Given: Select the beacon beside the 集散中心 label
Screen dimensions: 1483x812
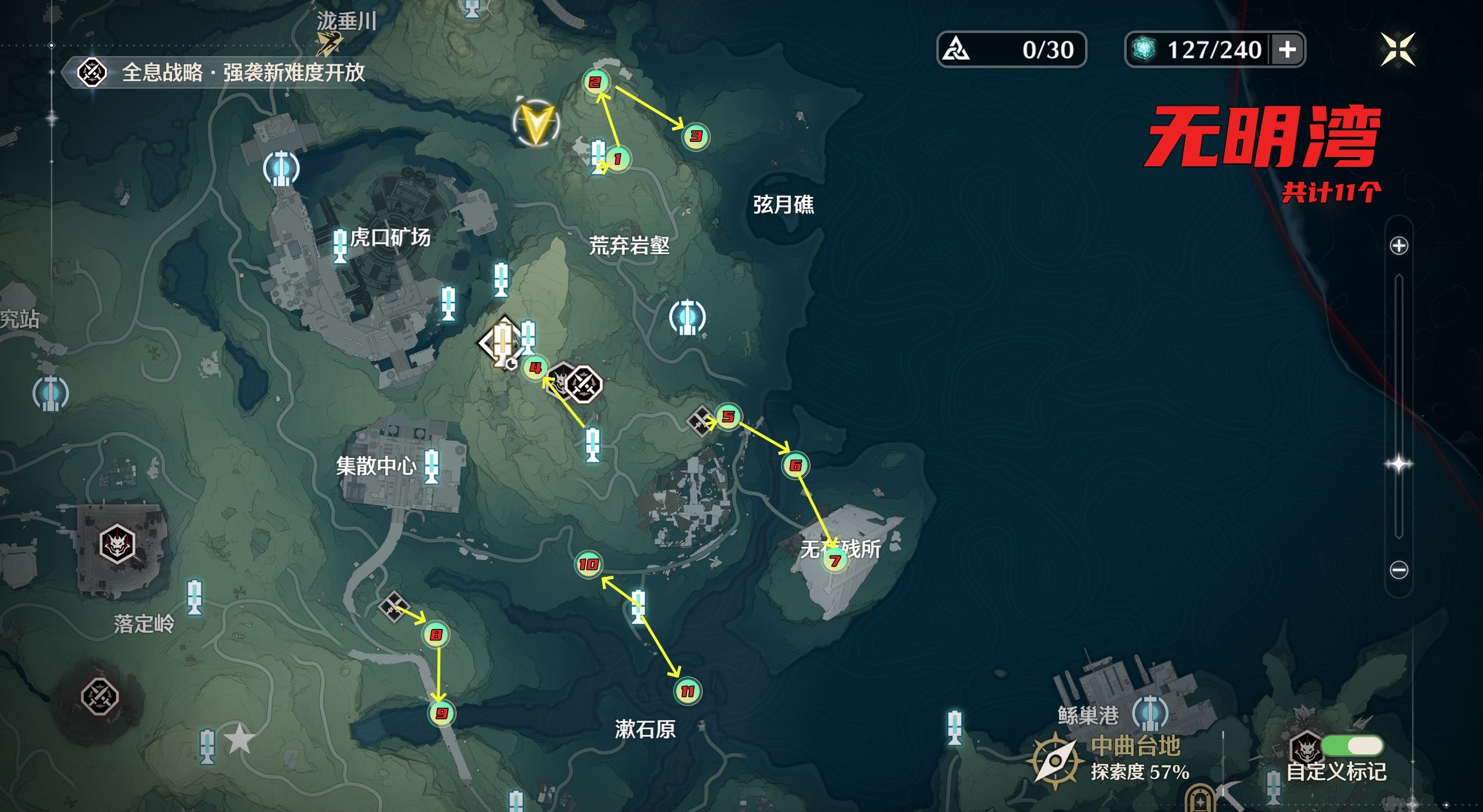Looking at the screenshot, I should point(431,466).
